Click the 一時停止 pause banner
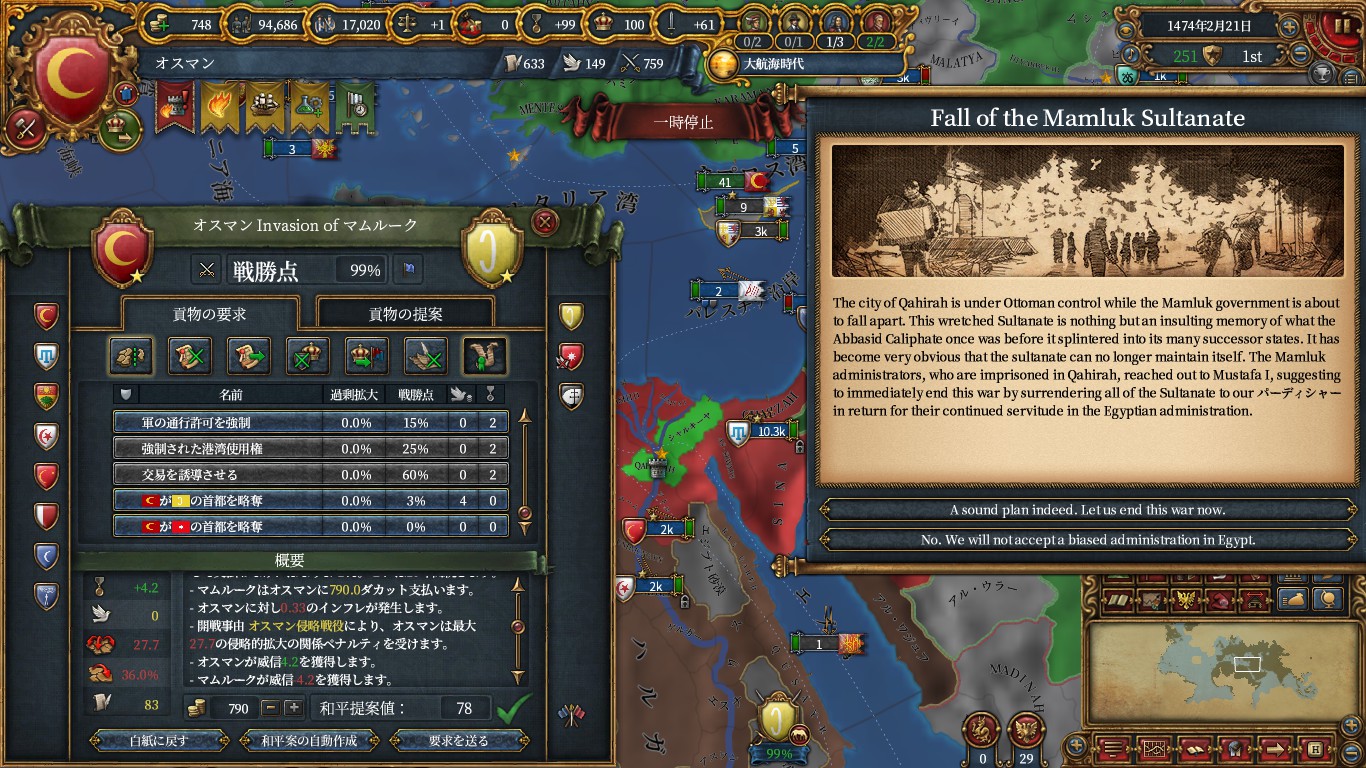This screenshot has width=1366, height=768. (683, 122)
